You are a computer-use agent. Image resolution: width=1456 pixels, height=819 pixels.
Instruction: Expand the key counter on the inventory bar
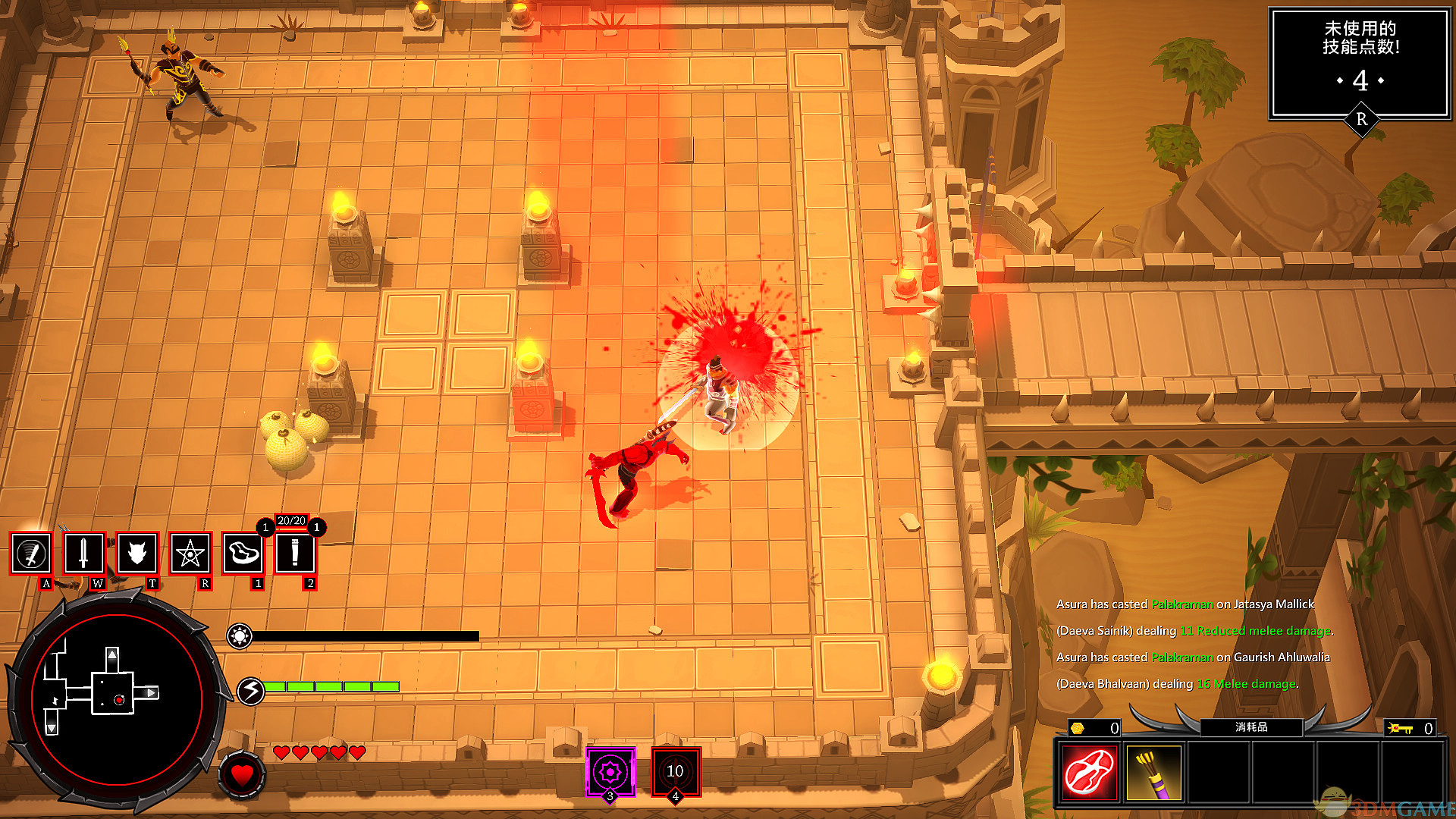[1410, 728]
